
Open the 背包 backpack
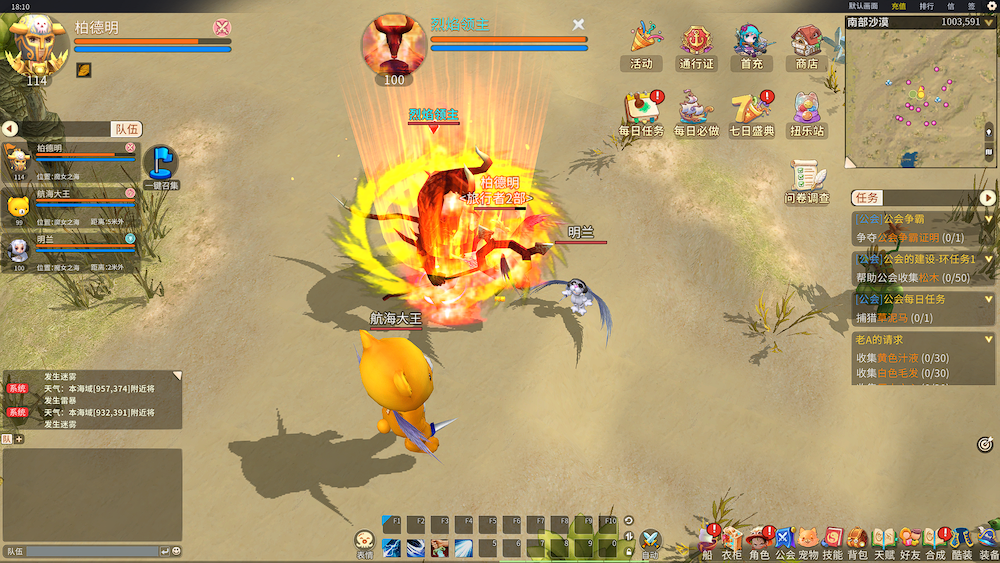(x=857, y=540)
